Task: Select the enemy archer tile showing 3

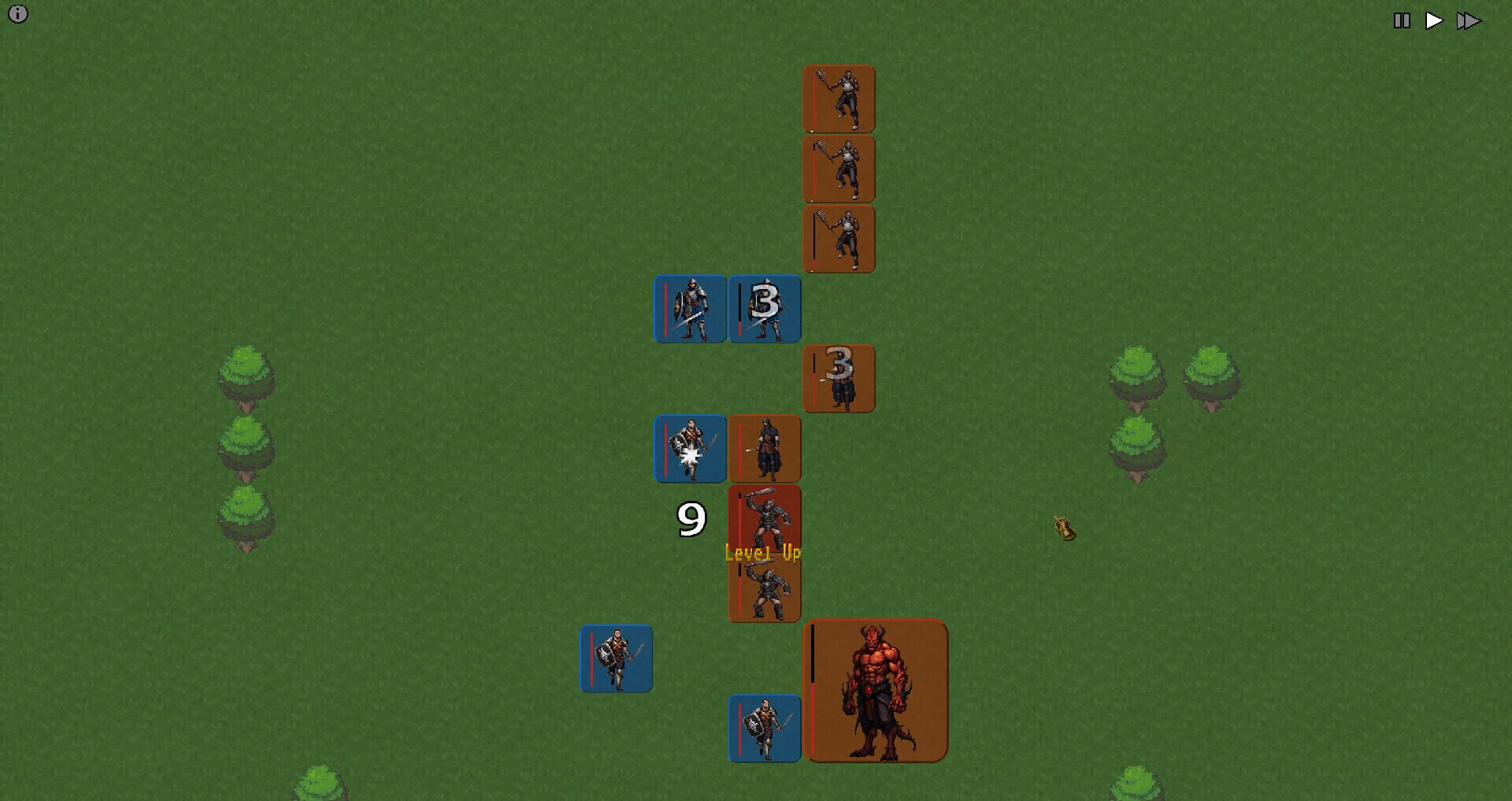Action: point(837,378)
